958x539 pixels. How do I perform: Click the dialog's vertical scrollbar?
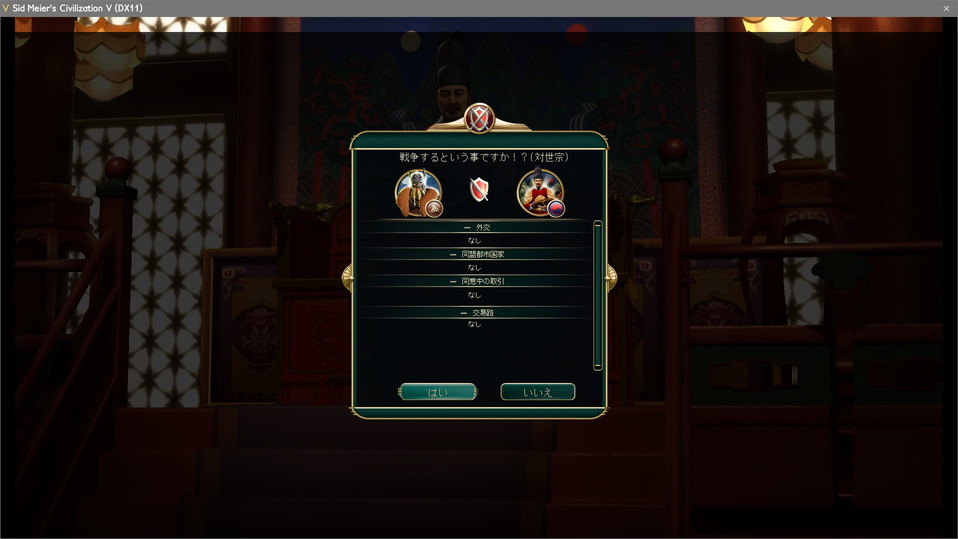598,295
